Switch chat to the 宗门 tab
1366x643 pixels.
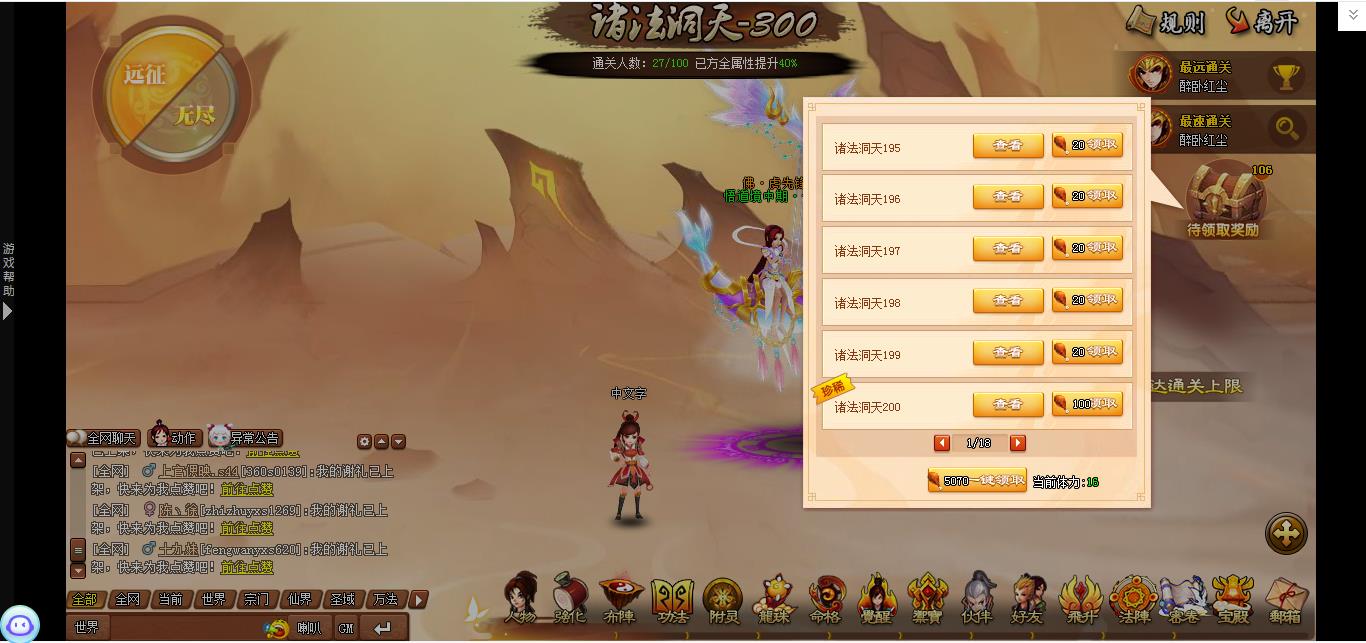256,600
